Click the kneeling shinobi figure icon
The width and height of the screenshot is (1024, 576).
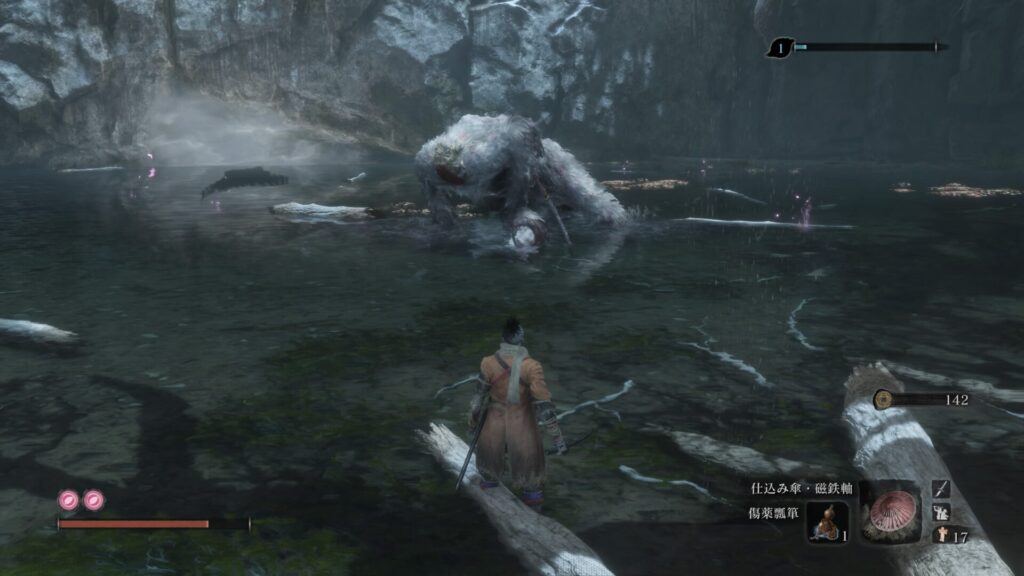pos(941,512)
